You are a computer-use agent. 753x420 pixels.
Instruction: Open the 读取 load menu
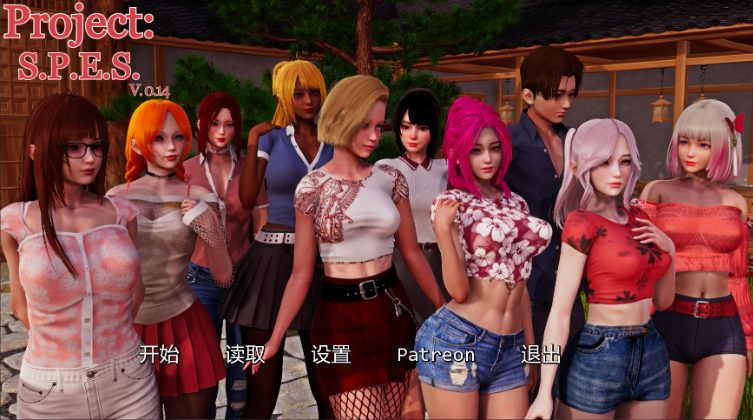[x=245, y=354]
